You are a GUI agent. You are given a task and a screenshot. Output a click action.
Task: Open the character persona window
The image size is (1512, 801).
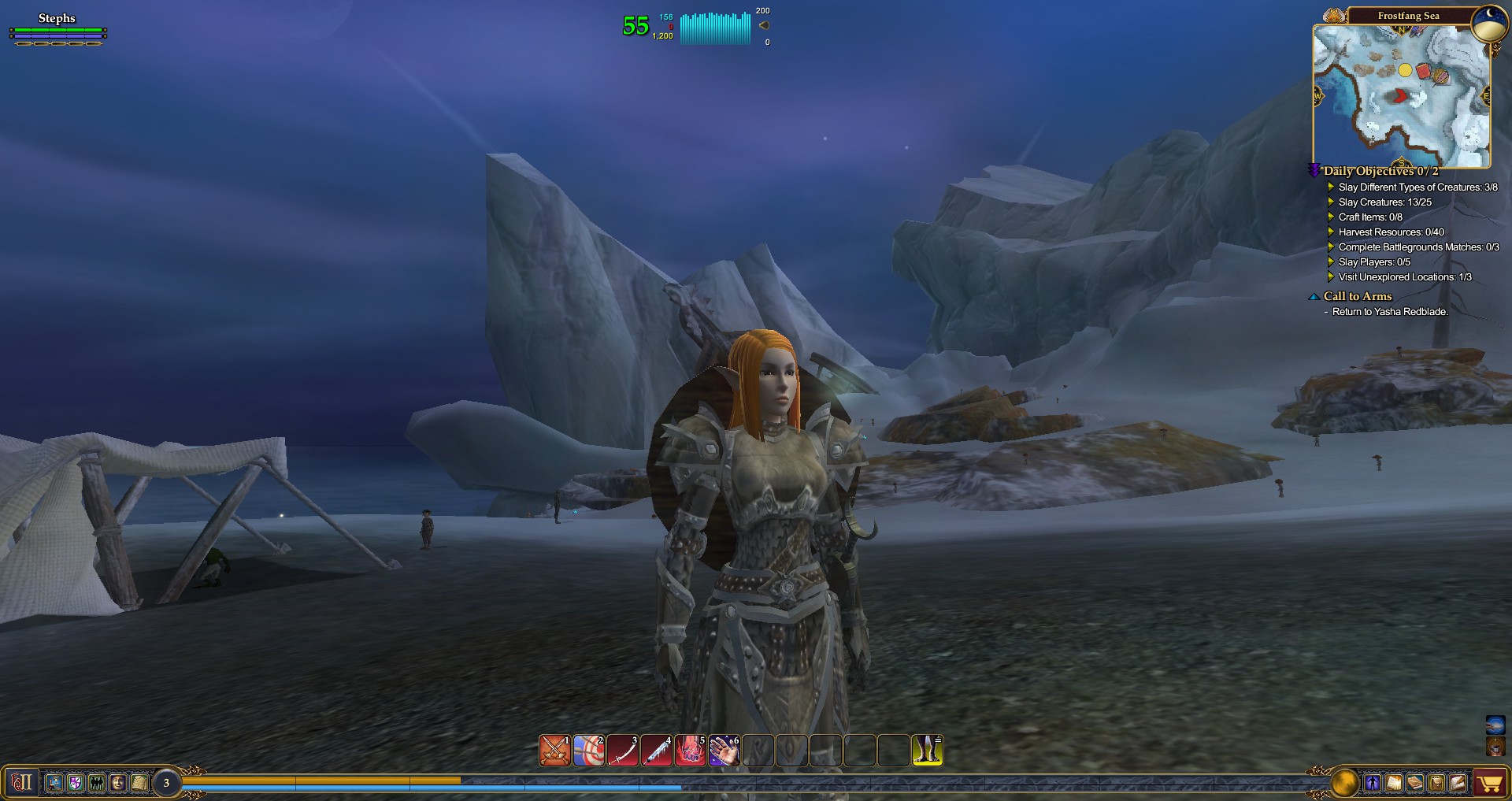(x=1373, y=784)
